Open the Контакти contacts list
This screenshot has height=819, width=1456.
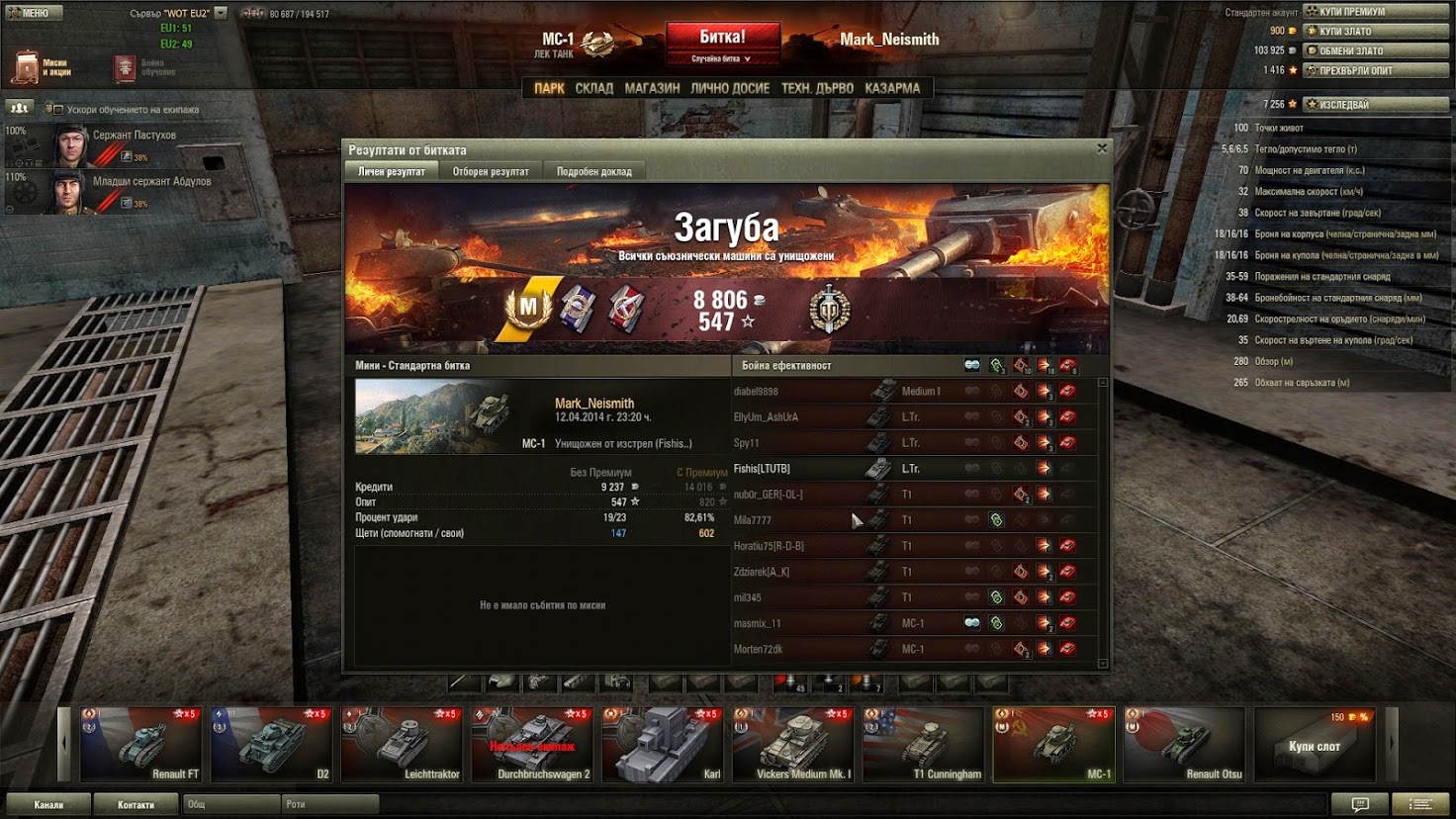[x=136, y=804]
